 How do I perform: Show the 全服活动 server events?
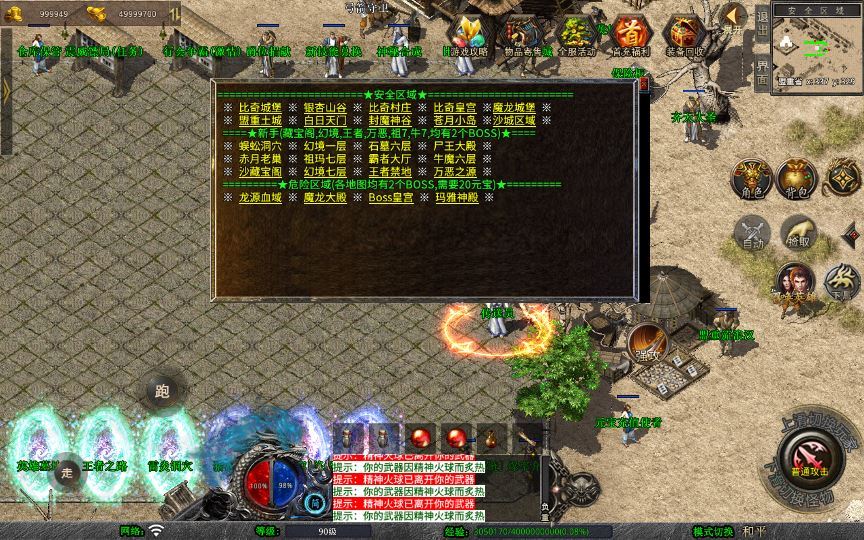pos(575,36)
